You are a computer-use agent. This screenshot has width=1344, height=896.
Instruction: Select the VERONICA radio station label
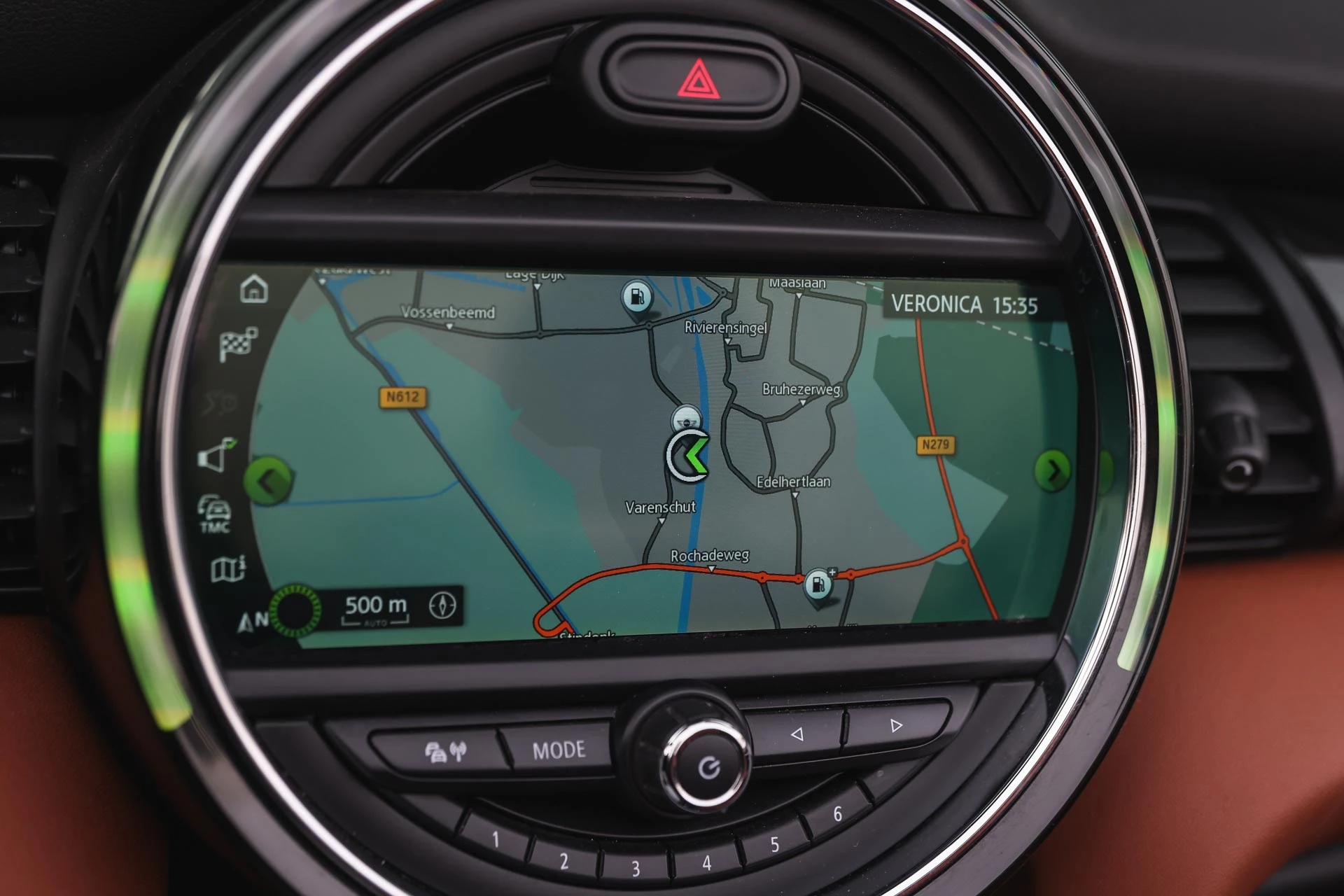[936, 304]
